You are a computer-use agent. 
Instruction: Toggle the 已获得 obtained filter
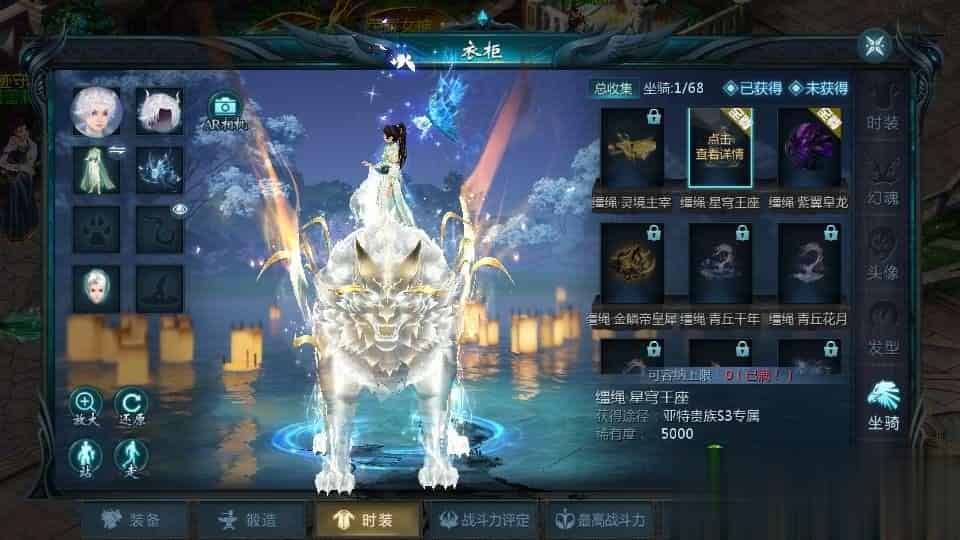point(752,88)
